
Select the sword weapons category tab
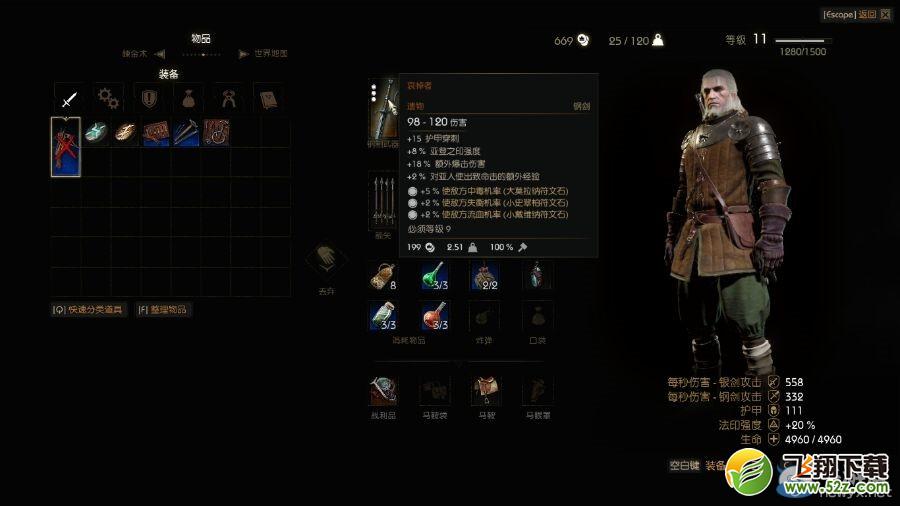(x=68, y=98)
